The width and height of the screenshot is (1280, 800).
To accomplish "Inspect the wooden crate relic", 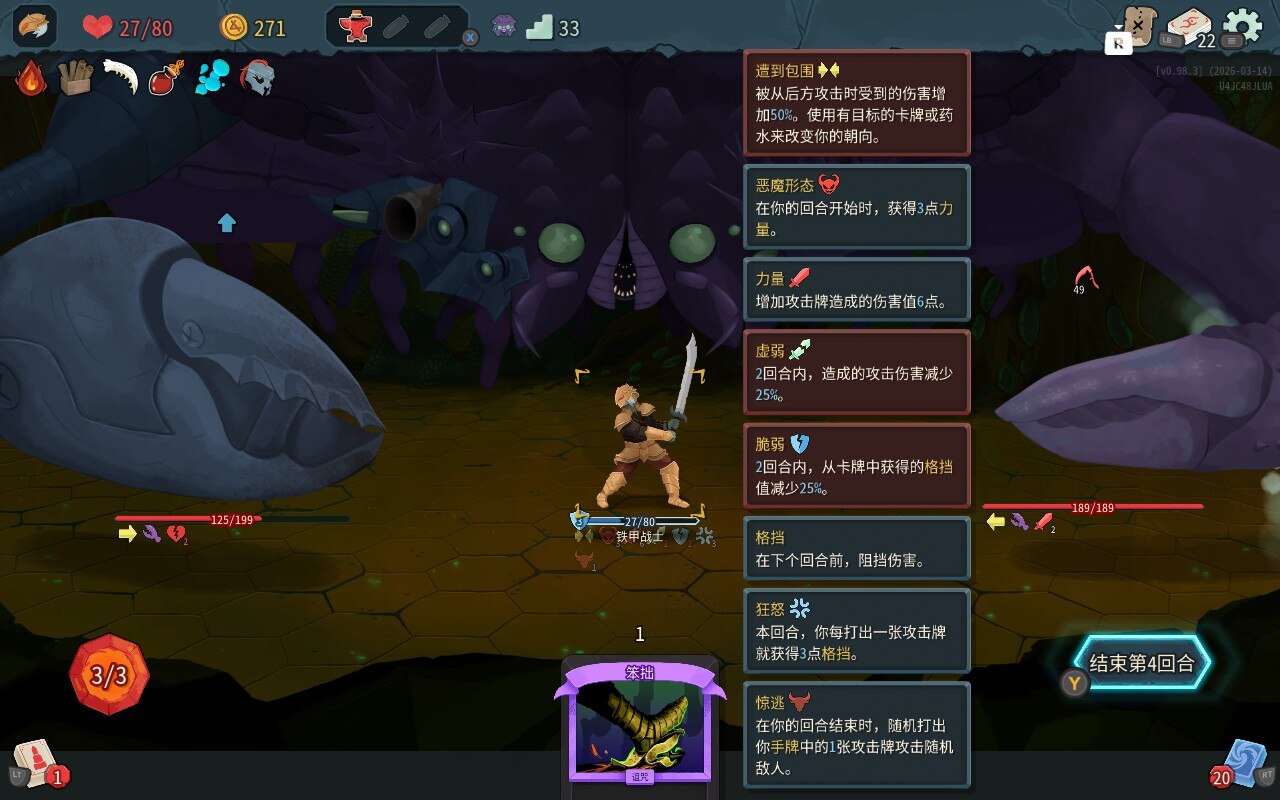I will point(75,78).
